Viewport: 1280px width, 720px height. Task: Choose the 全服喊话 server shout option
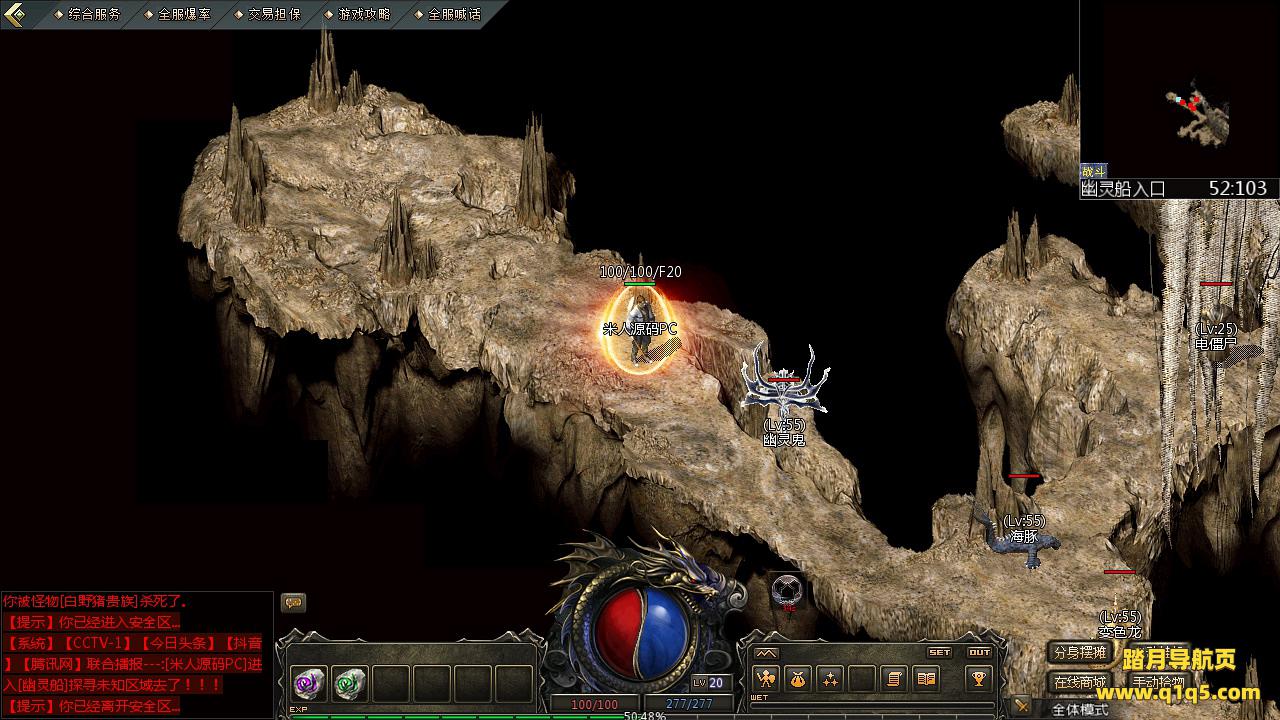(454, 15)
